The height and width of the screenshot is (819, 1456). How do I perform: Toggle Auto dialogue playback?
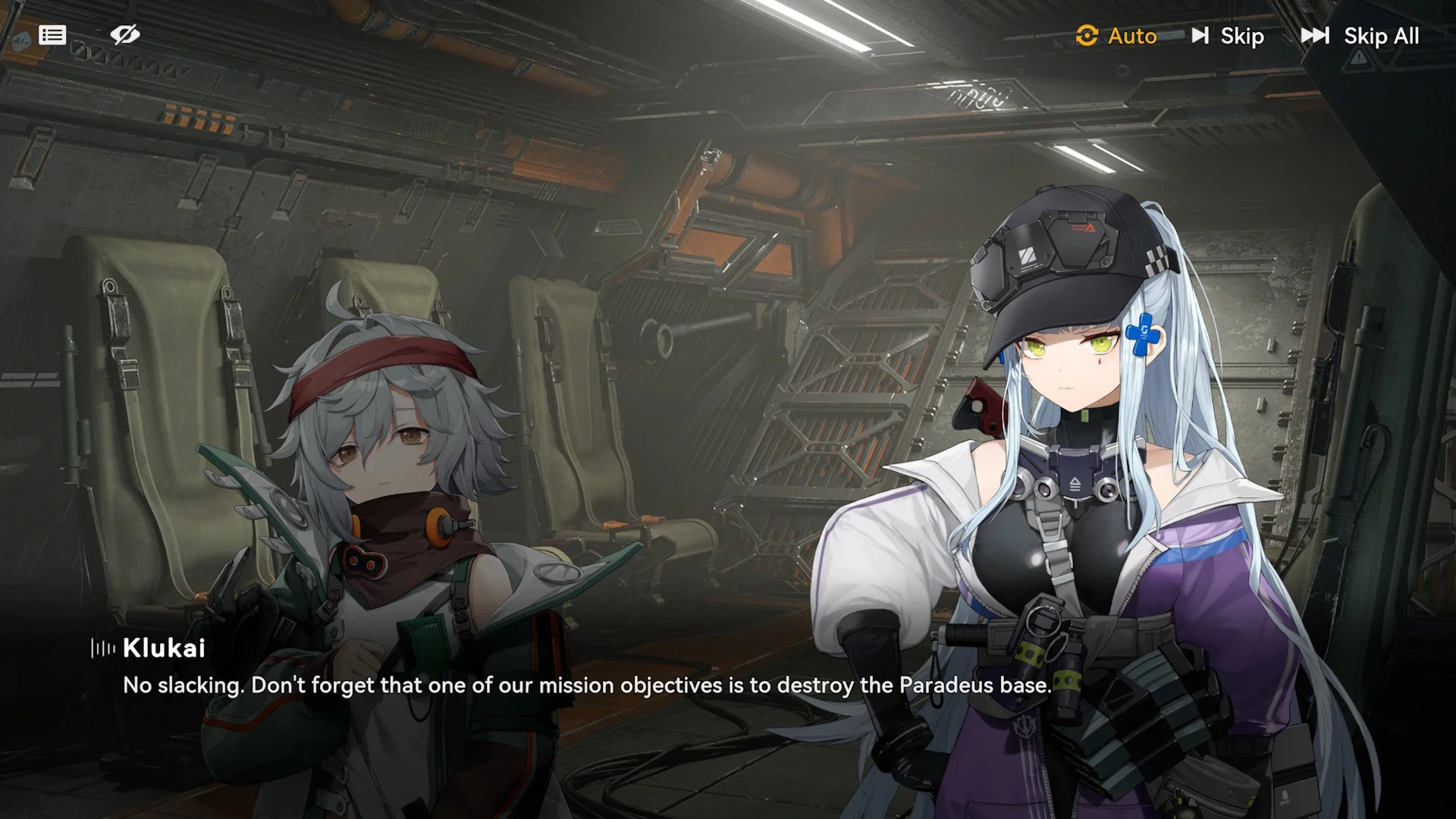pos(1116,36)
